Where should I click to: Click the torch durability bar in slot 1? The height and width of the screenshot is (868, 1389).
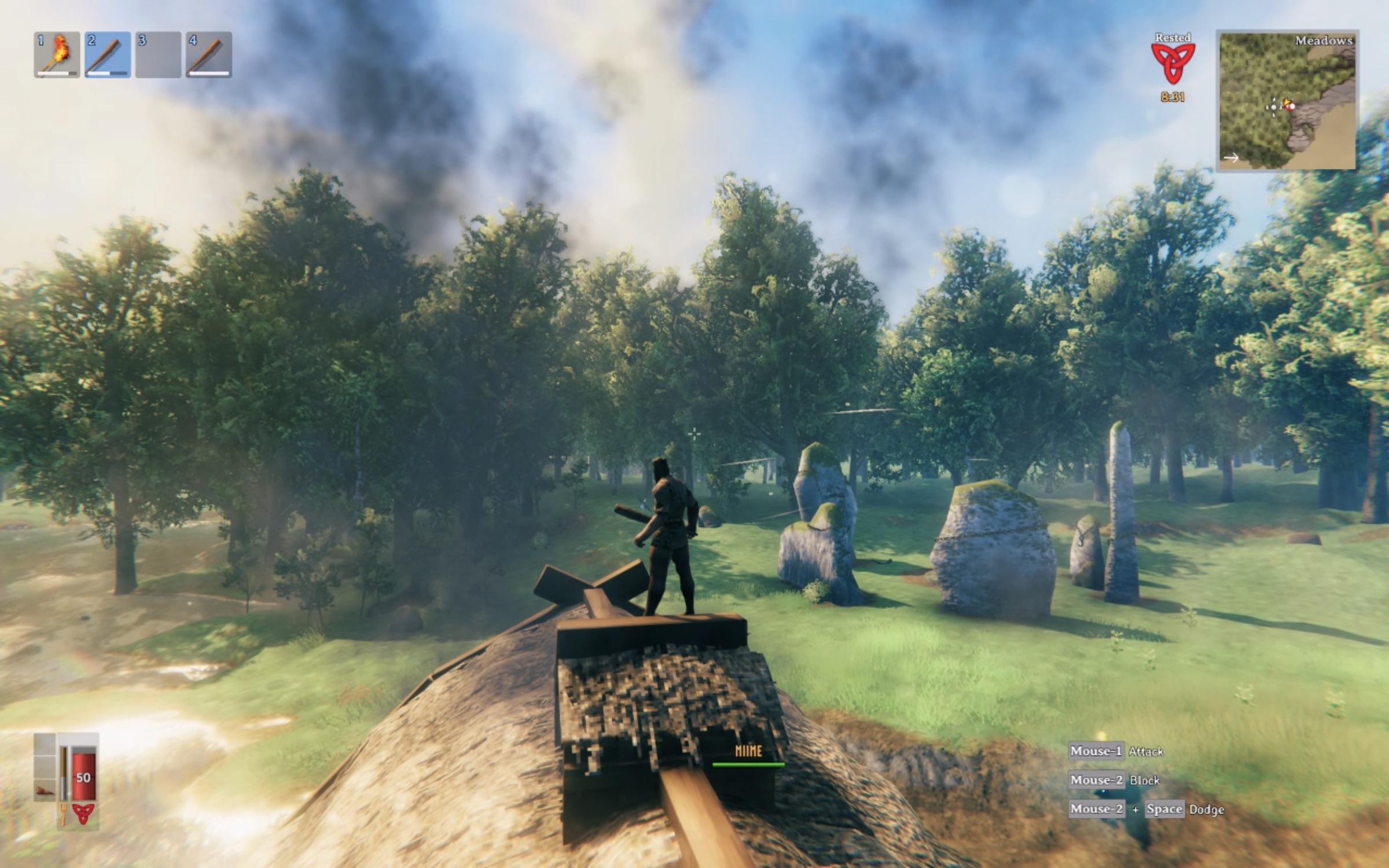(x=56, y=74)
